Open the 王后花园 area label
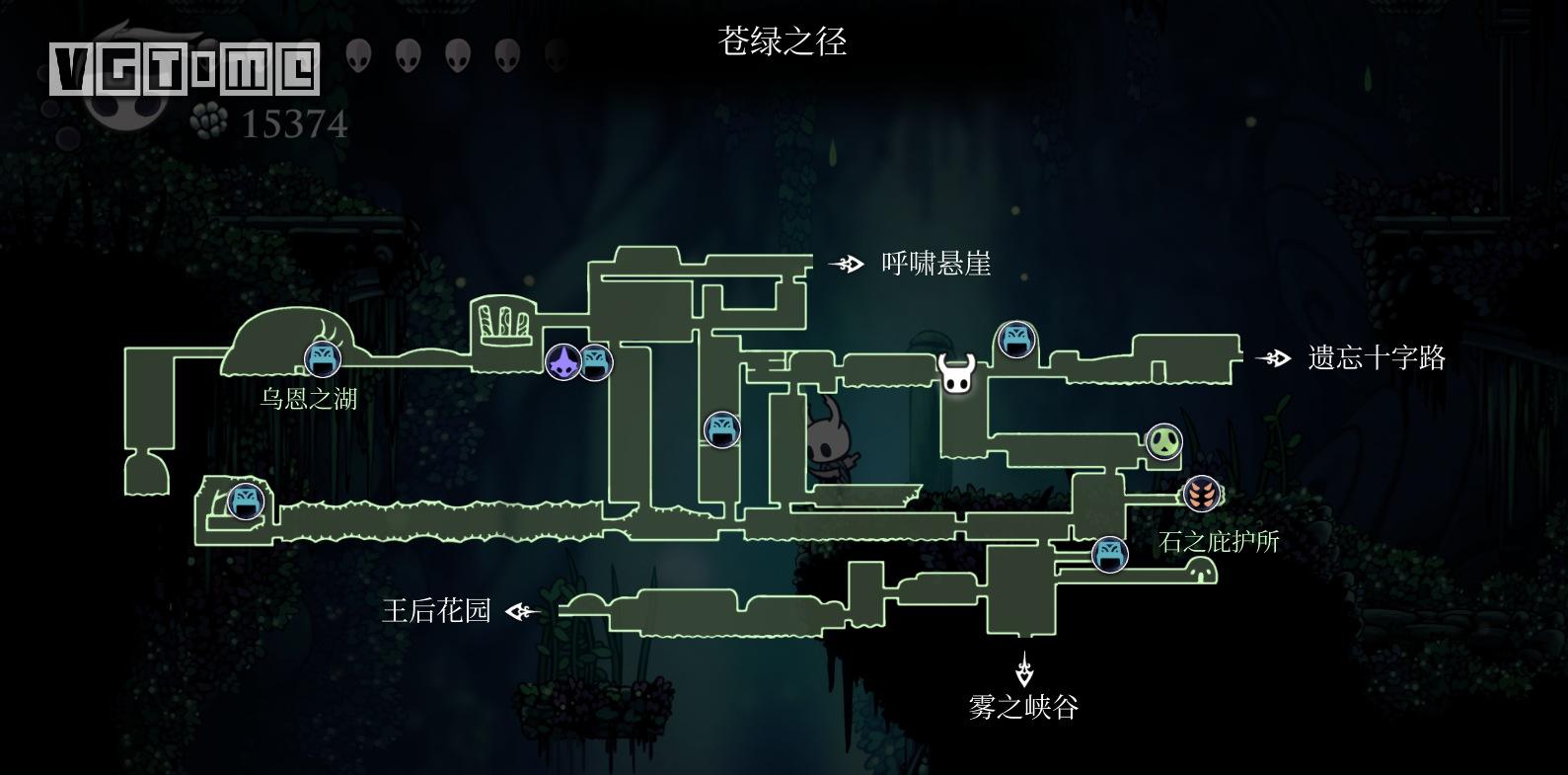This screenshot has width=1568, height=775. tap(437, 610)
